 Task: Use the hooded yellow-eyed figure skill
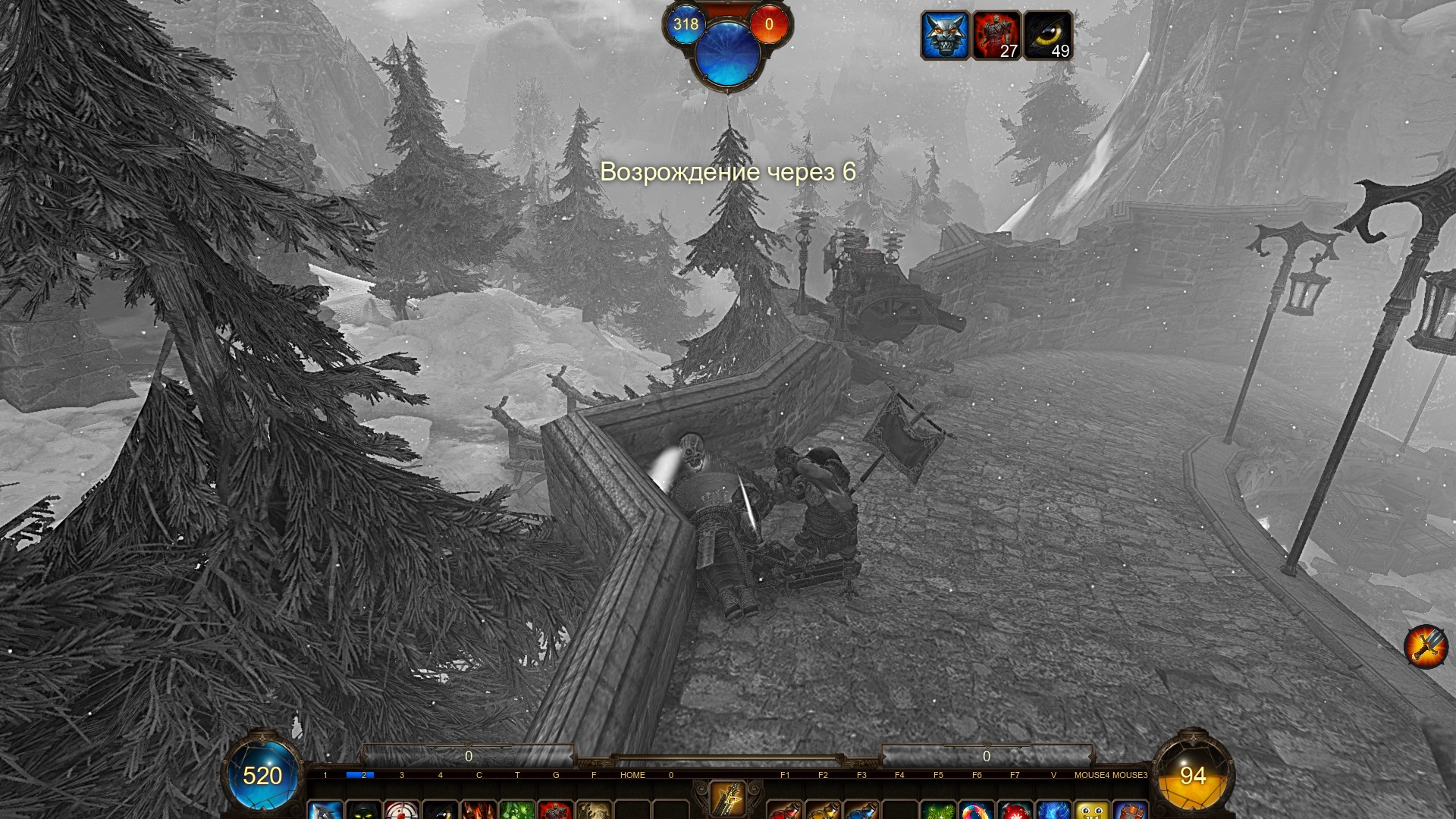click(x=363, y=810)
